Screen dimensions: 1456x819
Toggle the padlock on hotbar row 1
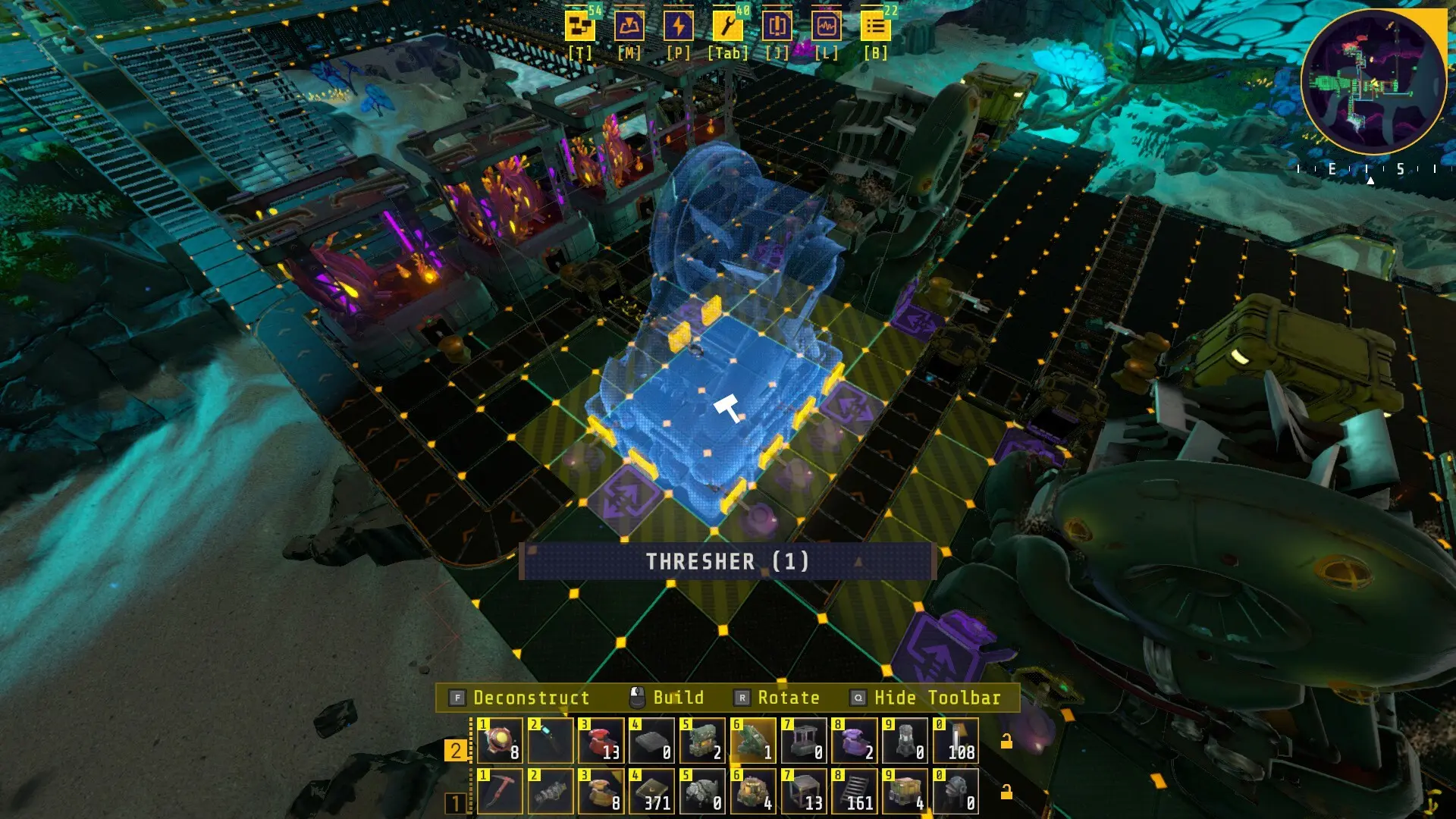coord(1006,791)
